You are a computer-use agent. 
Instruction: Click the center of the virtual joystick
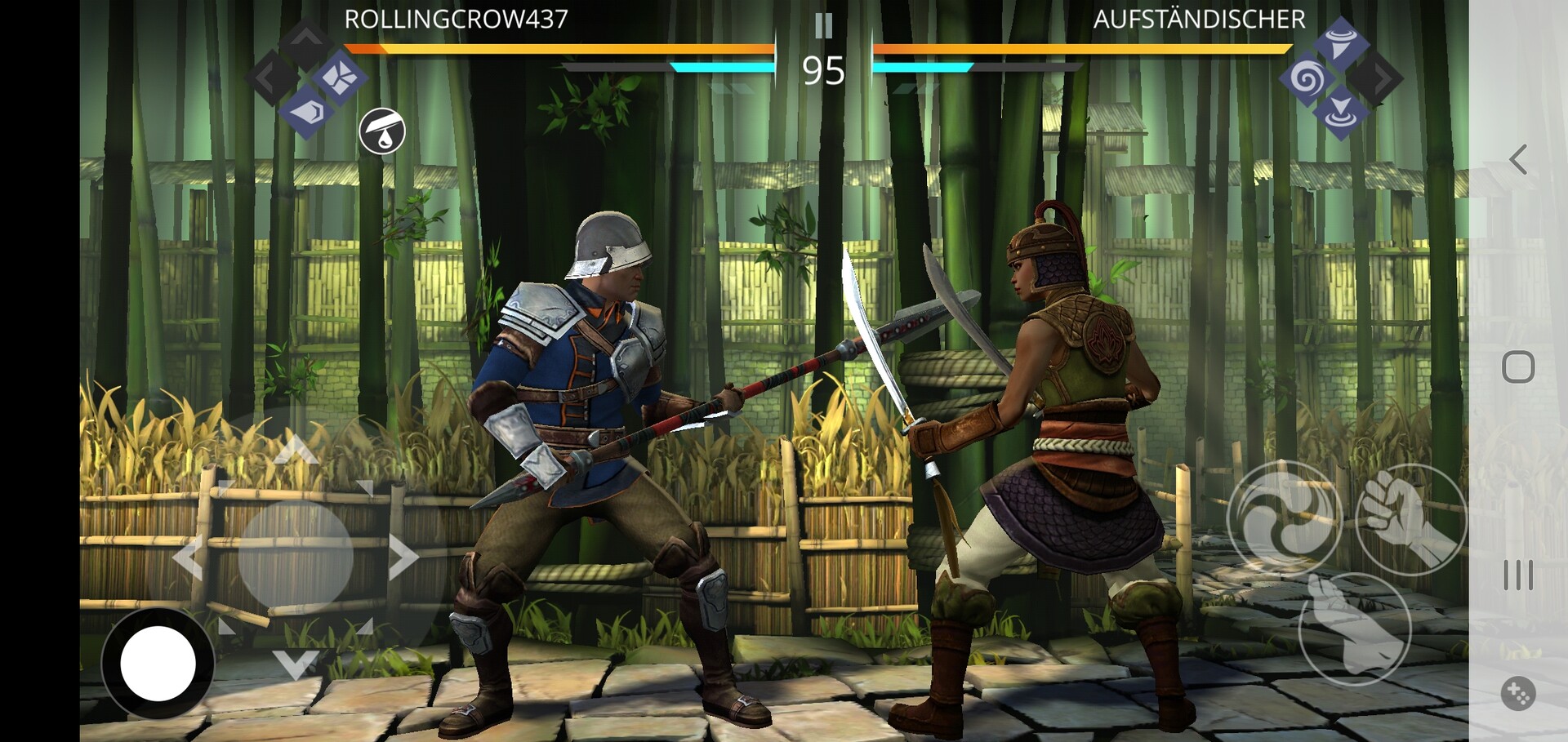296,557
